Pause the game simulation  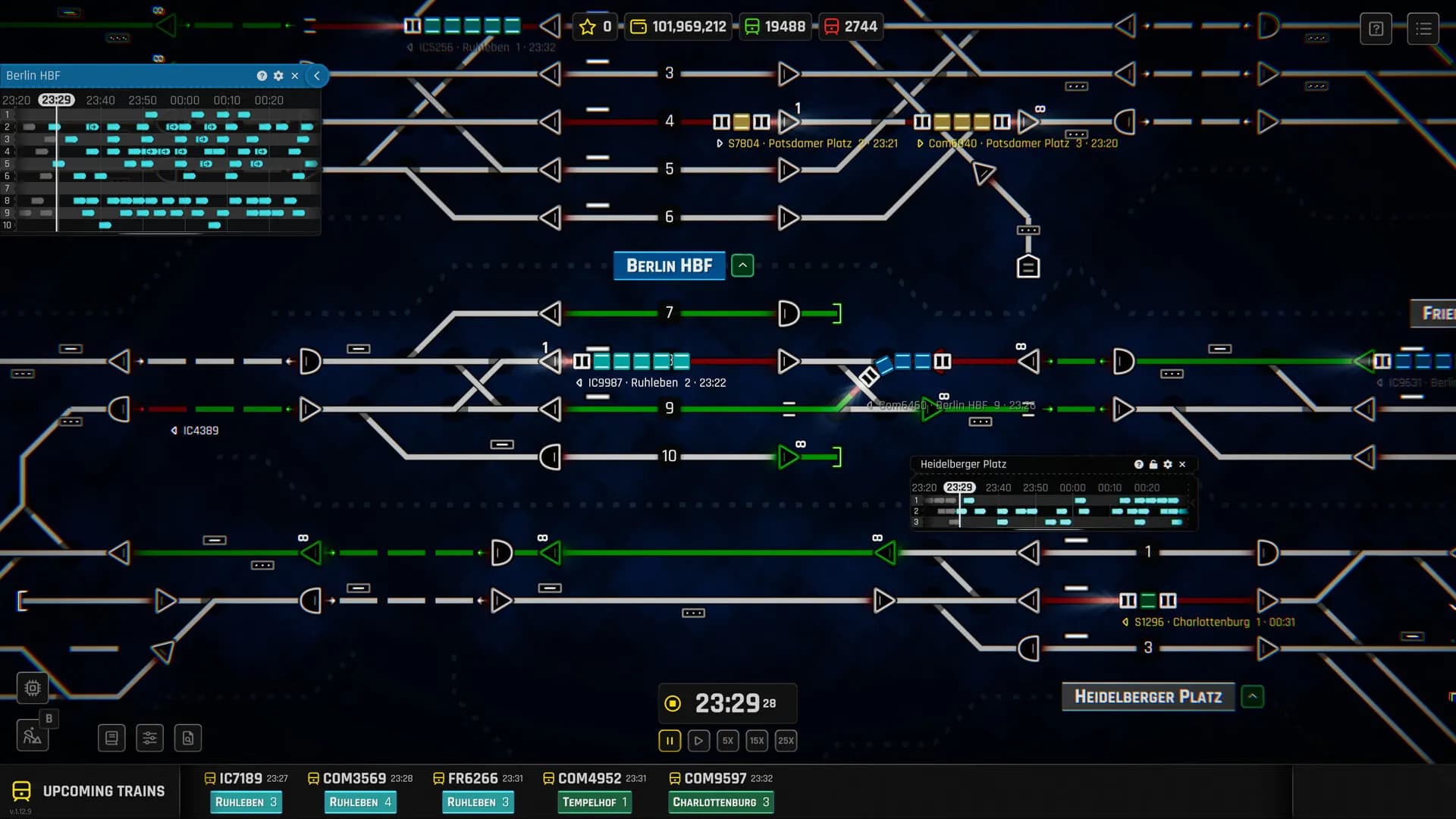(669, 741)
